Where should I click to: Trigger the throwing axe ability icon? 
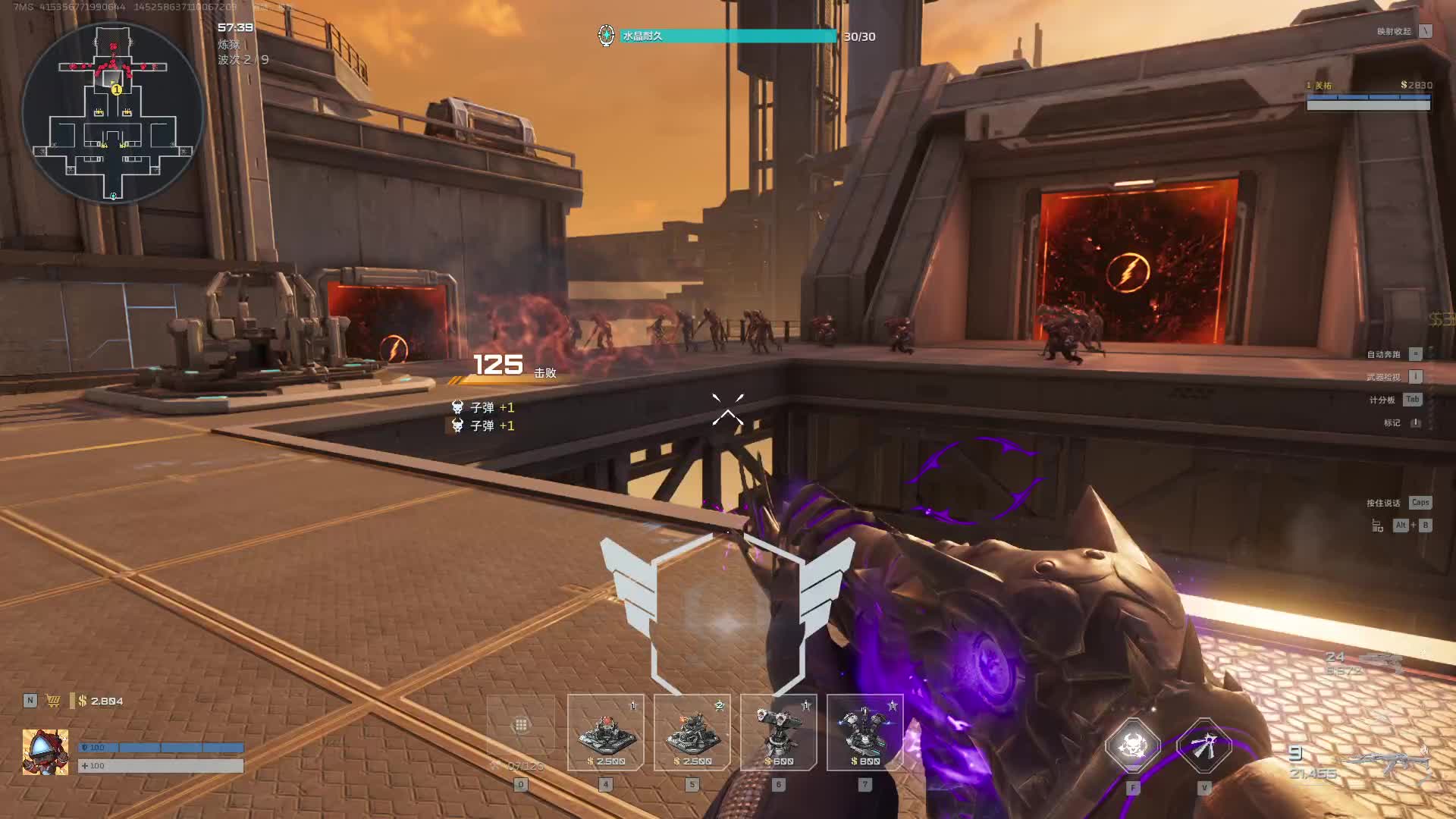(1203, 745)
